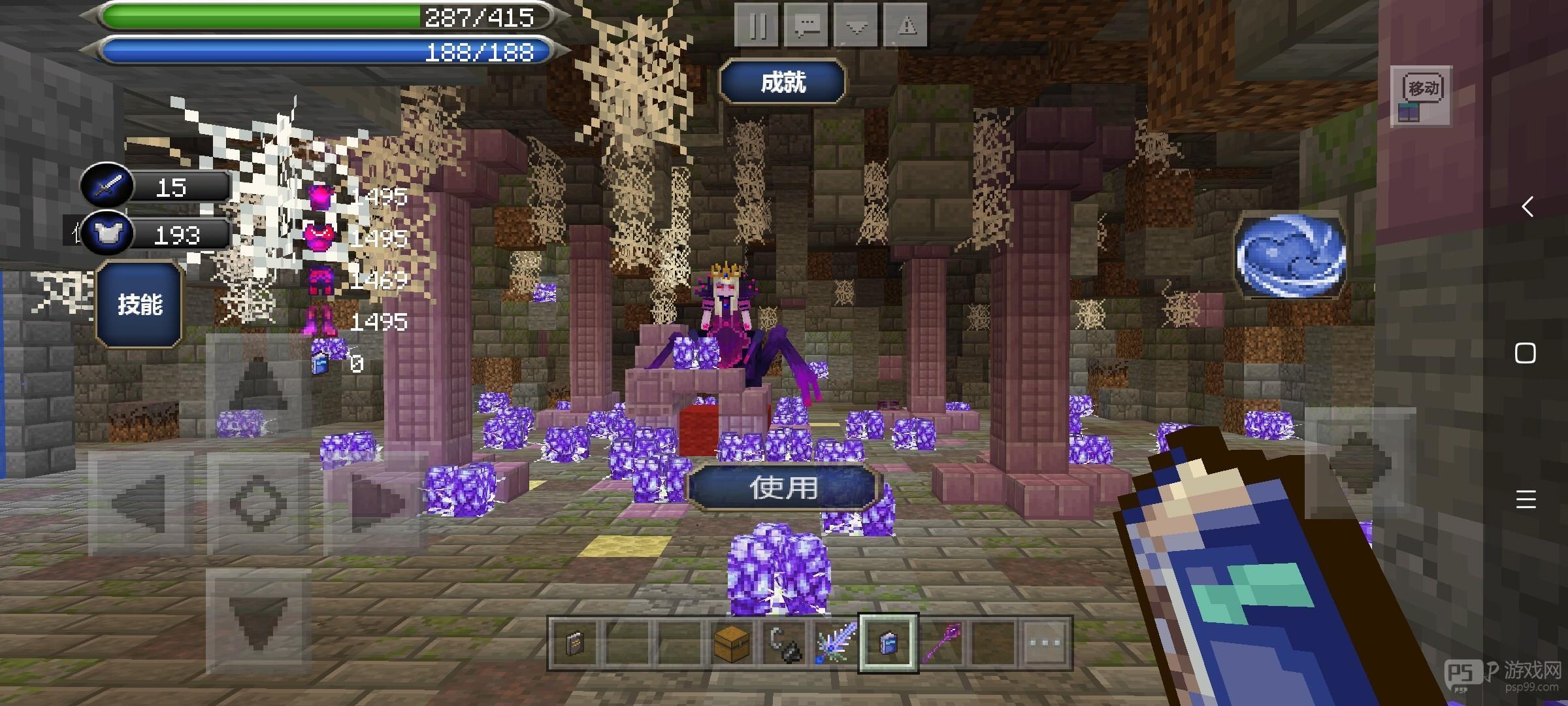
Task: Select the wooden chest hotbar slot
Action: 731,643
